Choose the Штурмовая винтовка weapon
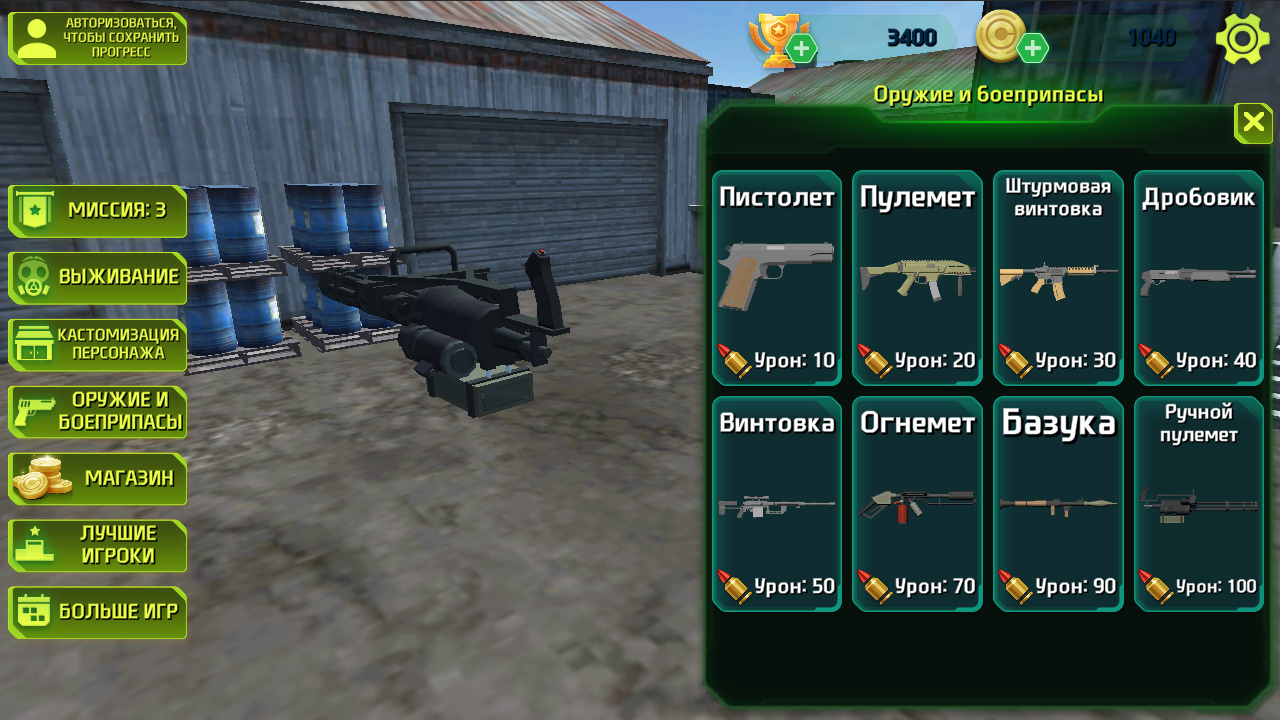The image size is (1280, 720). [x=1058, y=277]
